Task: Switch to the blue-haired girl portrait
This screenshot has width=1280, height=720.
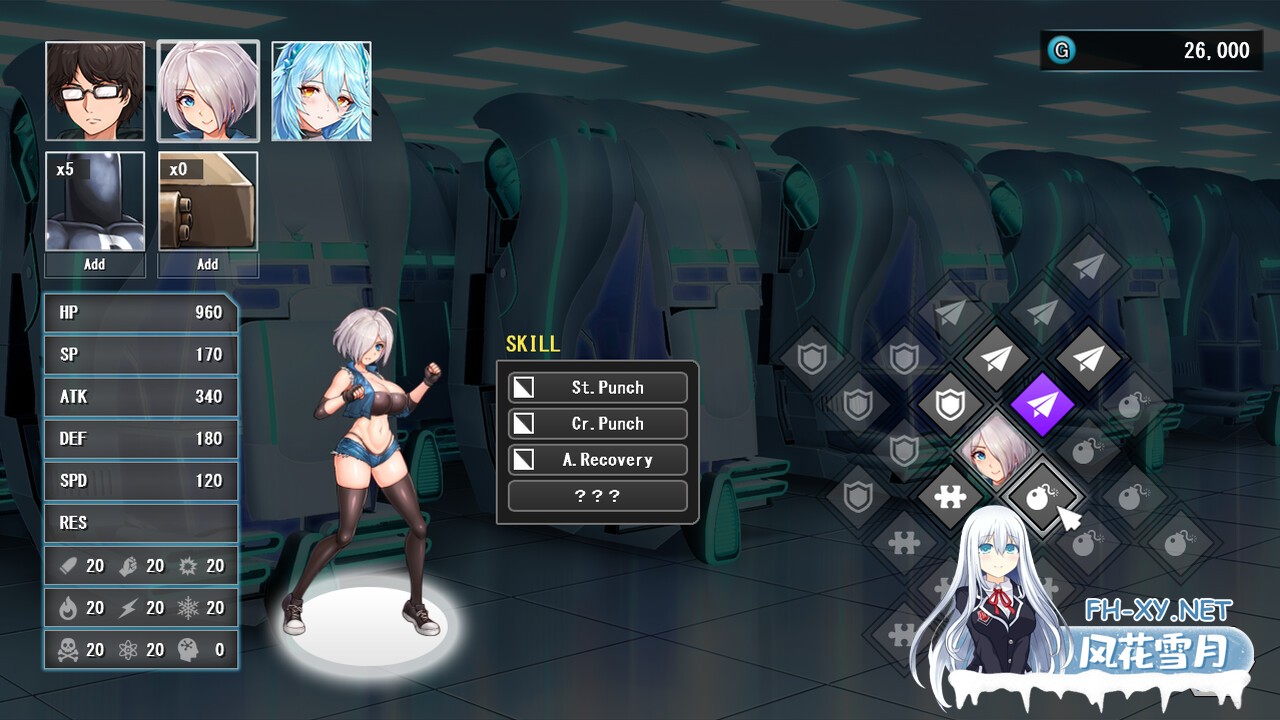Action: (321, 91)
